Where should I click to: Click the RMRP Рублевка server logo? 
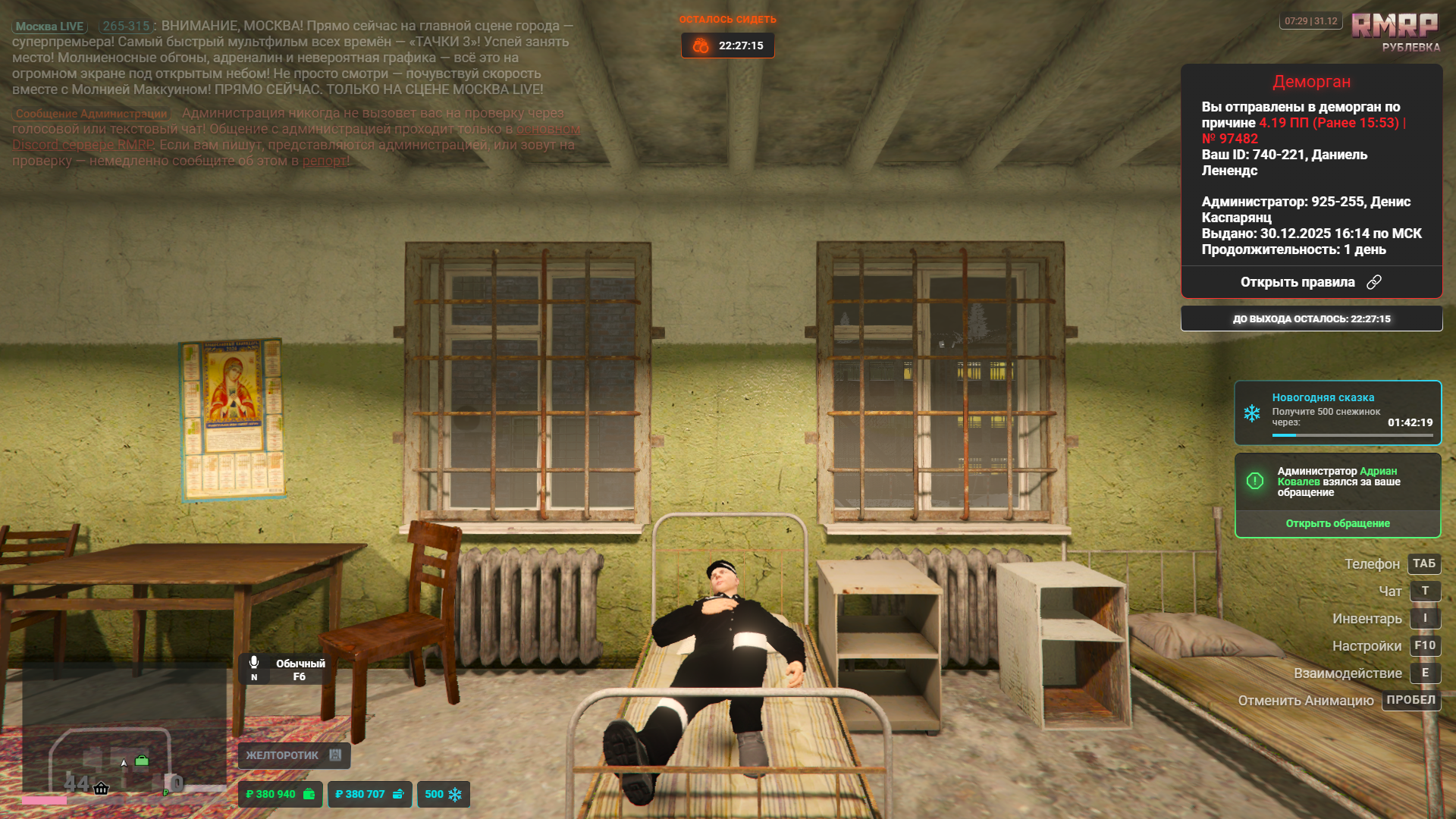(1395, 32)
